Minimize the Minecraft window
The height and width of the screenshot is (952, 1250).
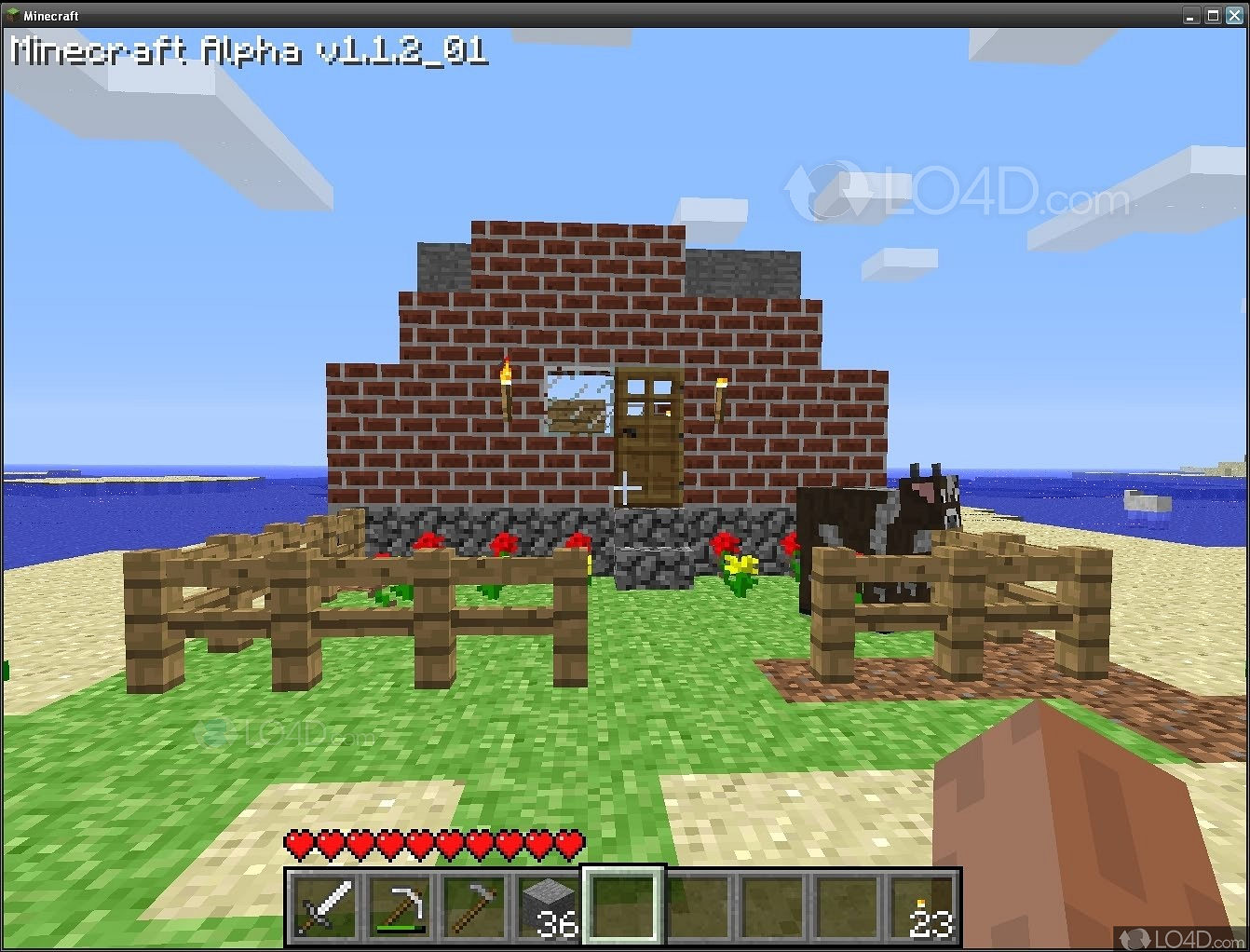1191,15
